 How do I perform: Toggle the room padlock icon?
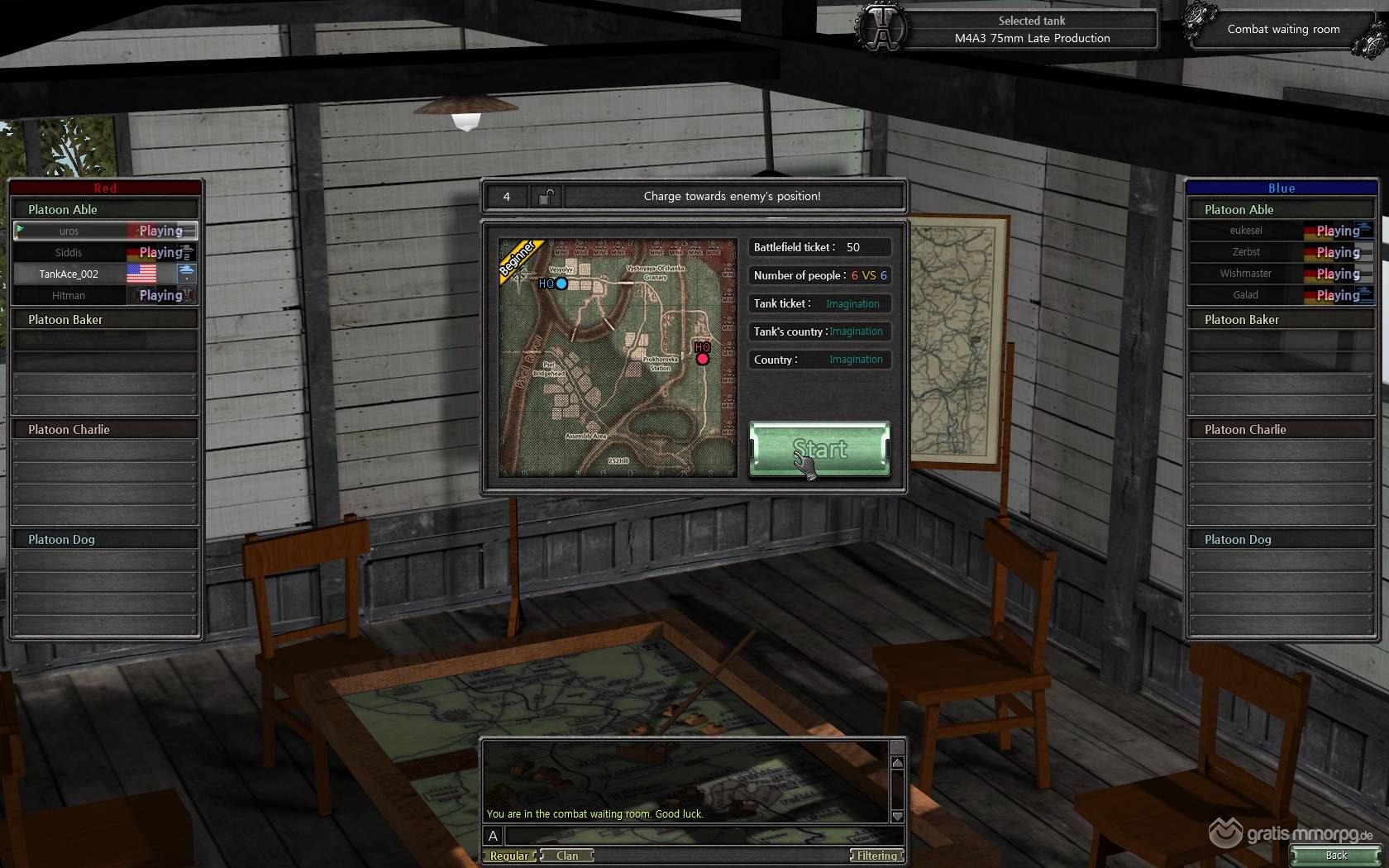(547, 197)
